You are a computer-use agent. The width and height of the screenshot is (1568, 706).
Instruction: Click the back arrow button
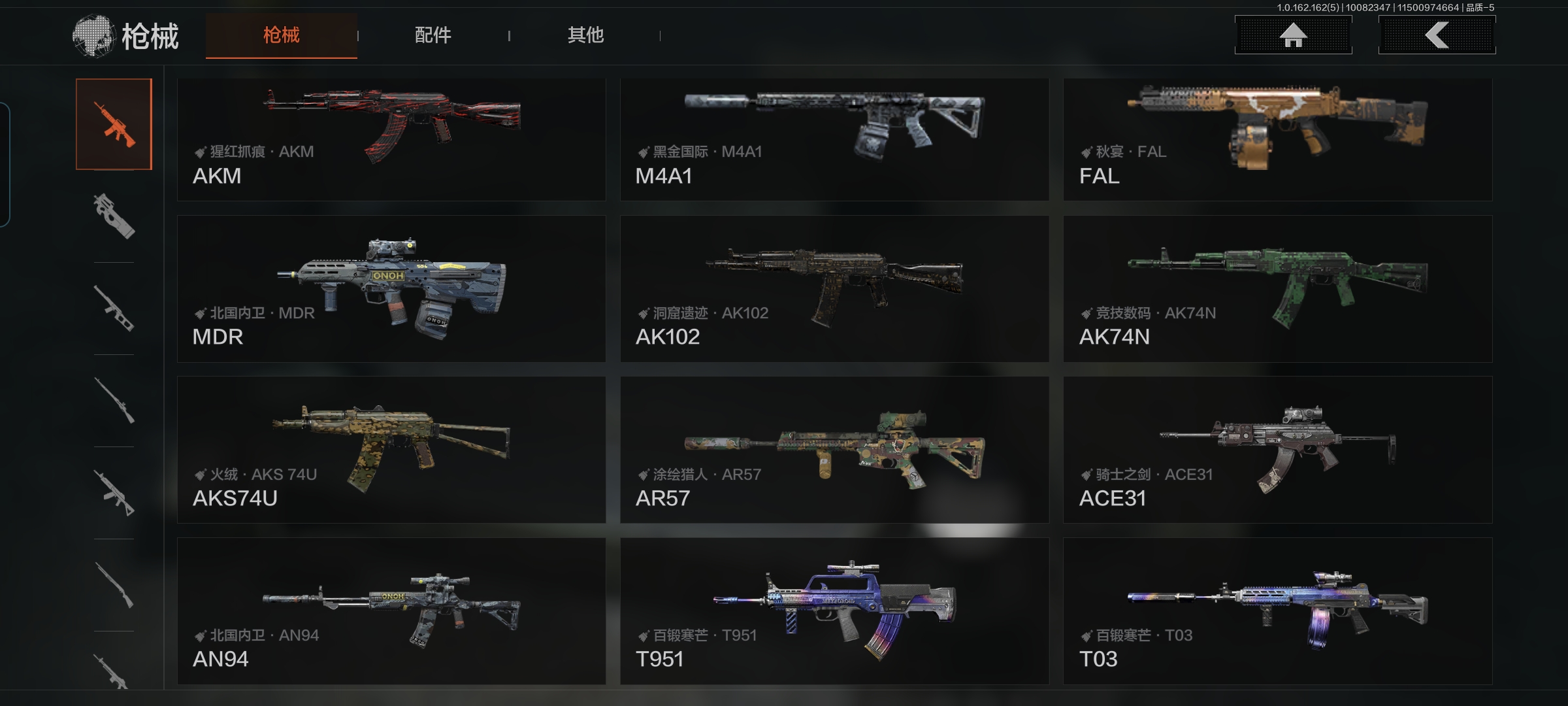pos(1437,35)
